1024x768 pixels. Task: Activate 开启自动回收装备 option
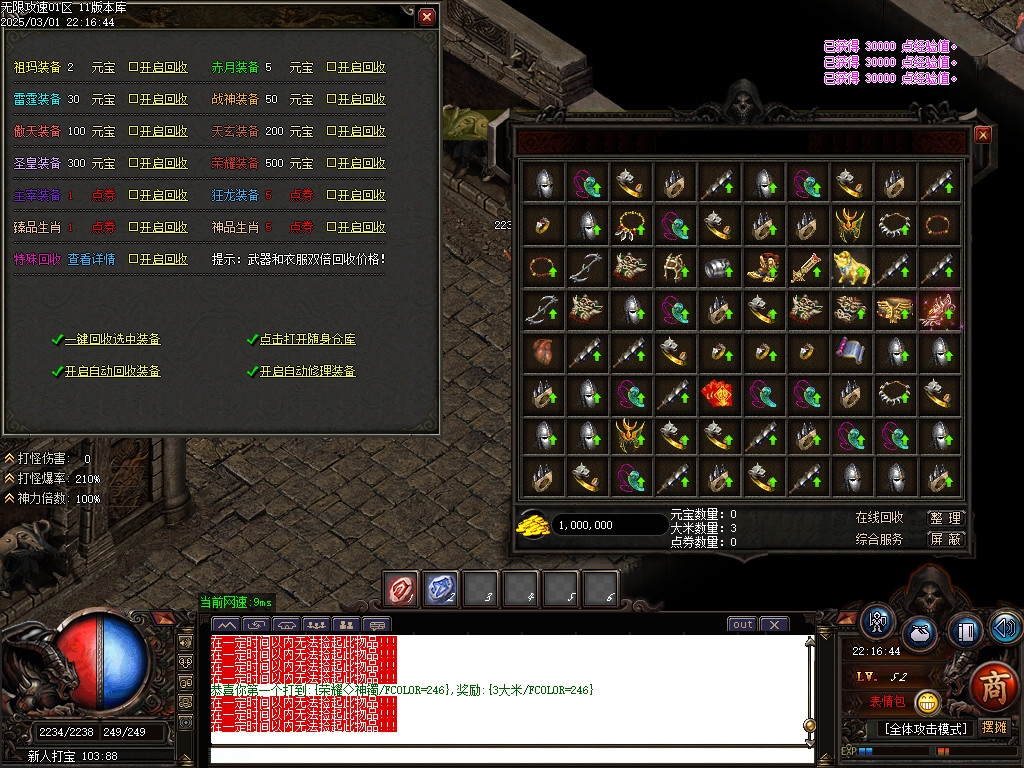point(112,371)
